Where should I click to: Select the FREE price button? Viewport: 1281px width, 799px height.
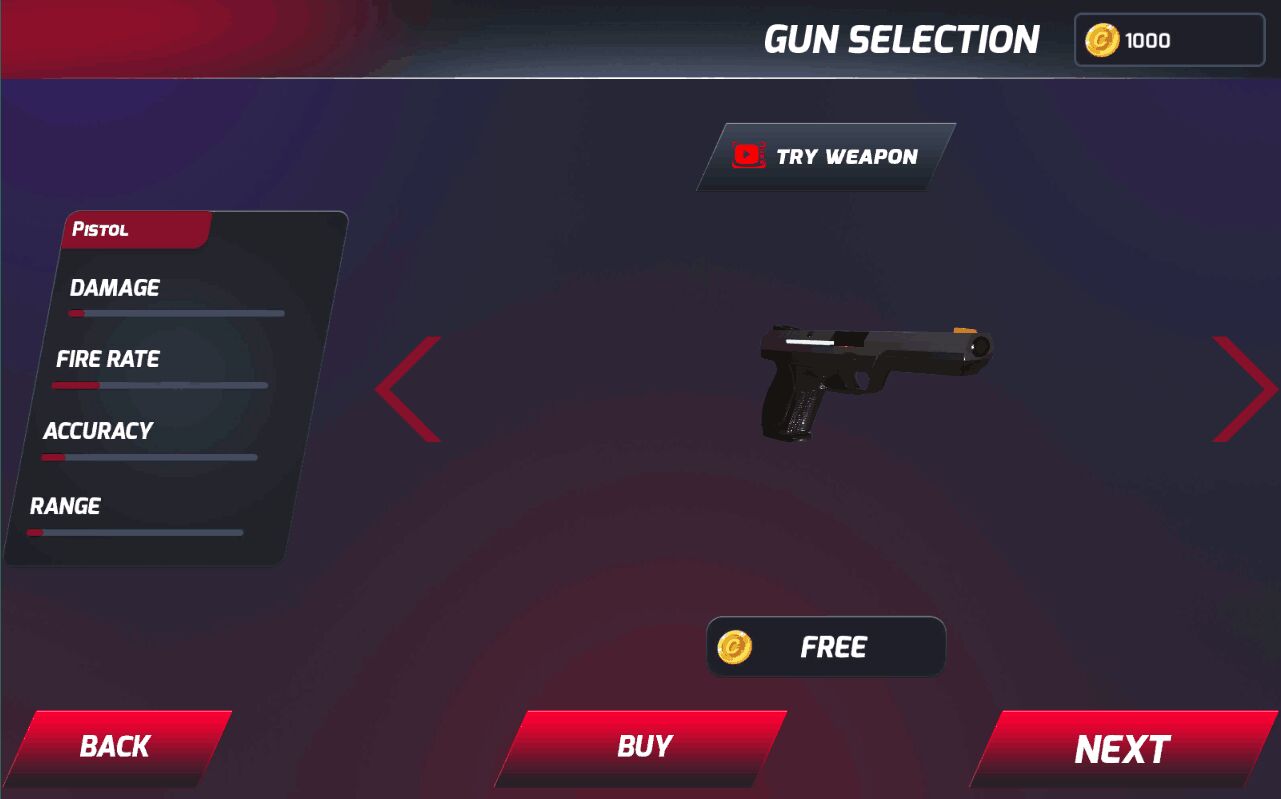pyautogui.click(x=826, y=647)
